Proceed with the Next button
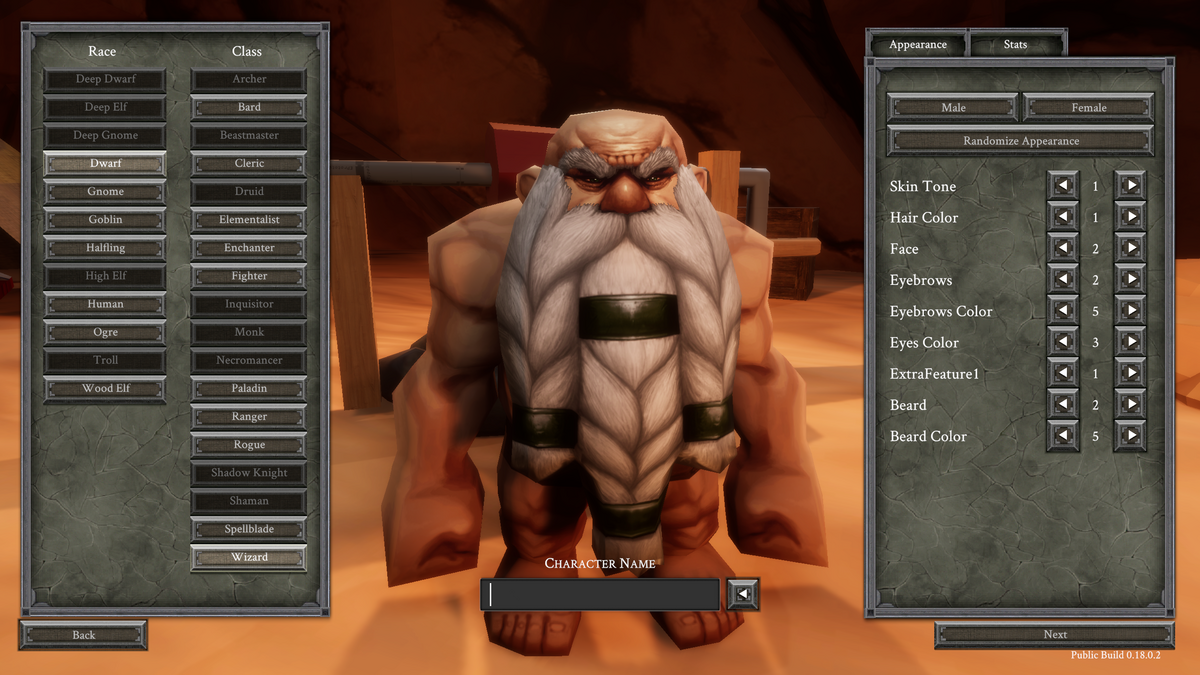 (1055, 634)
